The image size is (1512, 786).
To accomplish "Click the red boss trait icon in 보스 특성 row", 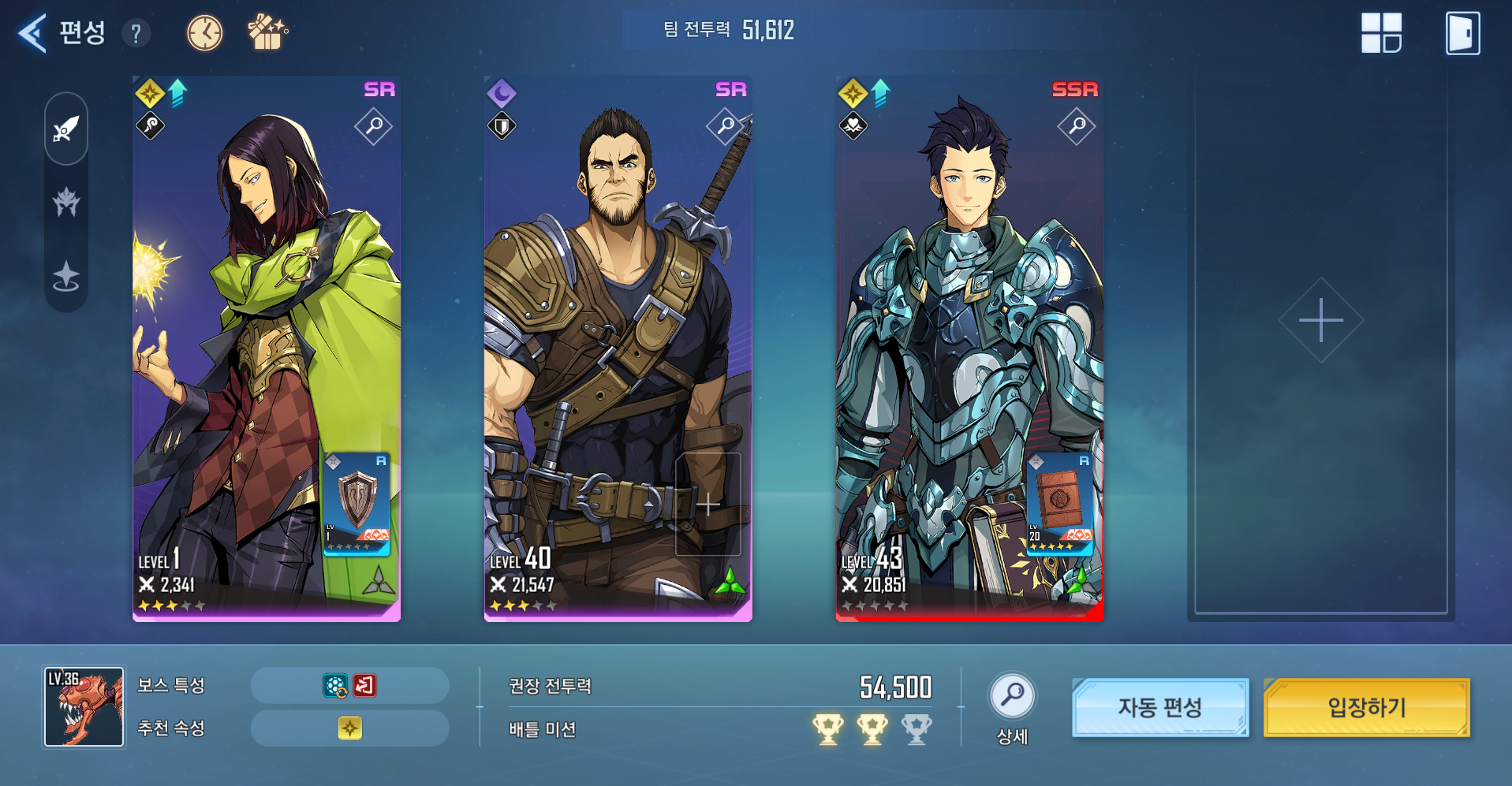I will pos(365,685).
